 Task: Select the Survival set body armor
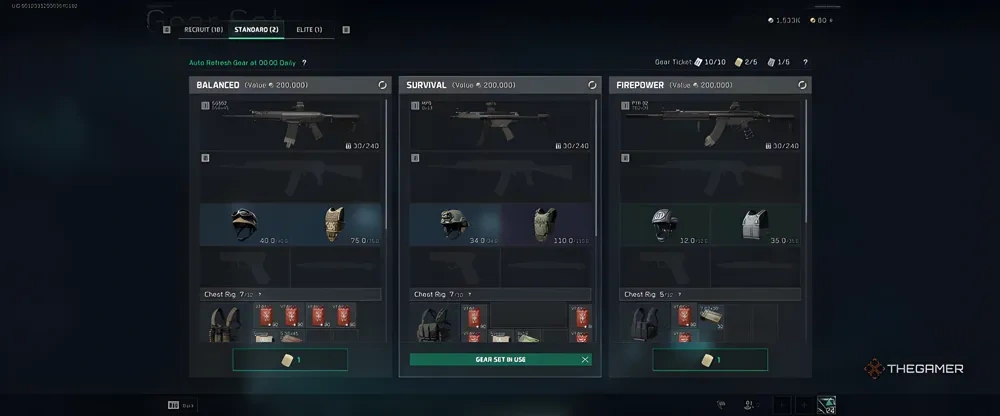[545, 225]
